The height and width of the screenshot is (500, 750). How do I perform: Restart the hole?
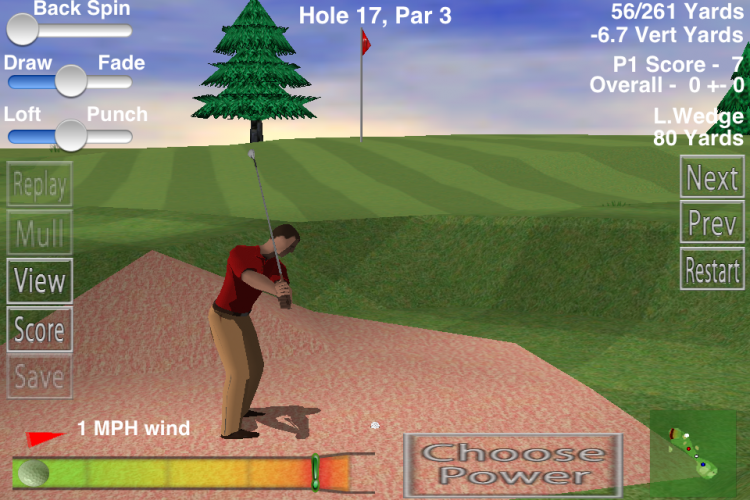712,269
